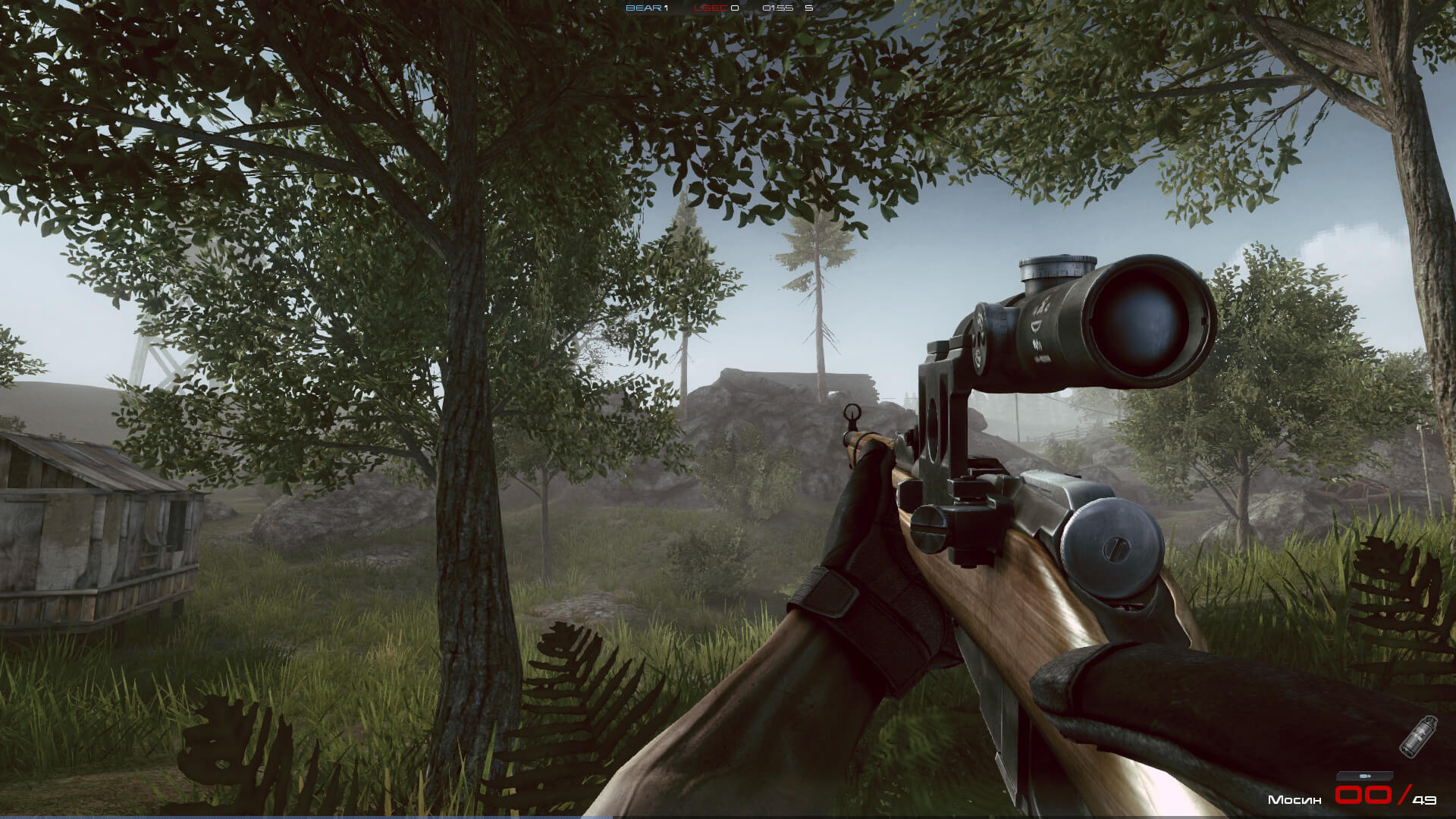Click the blue BEAR team label
The image size is (1456, 819).
[643, 8]
